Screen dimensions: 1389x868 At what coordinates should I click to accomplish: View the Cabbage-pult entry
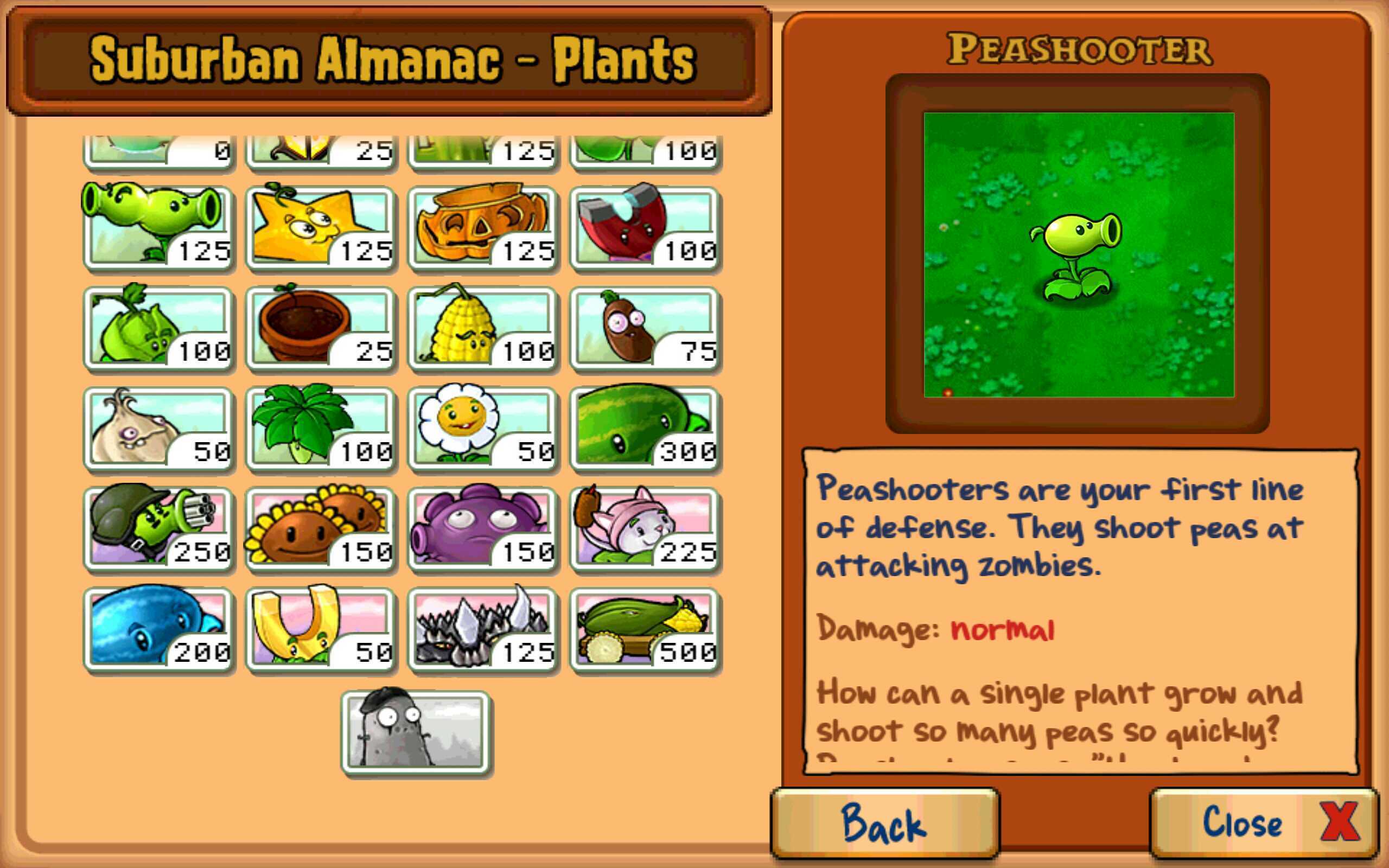tap(158, 328)
